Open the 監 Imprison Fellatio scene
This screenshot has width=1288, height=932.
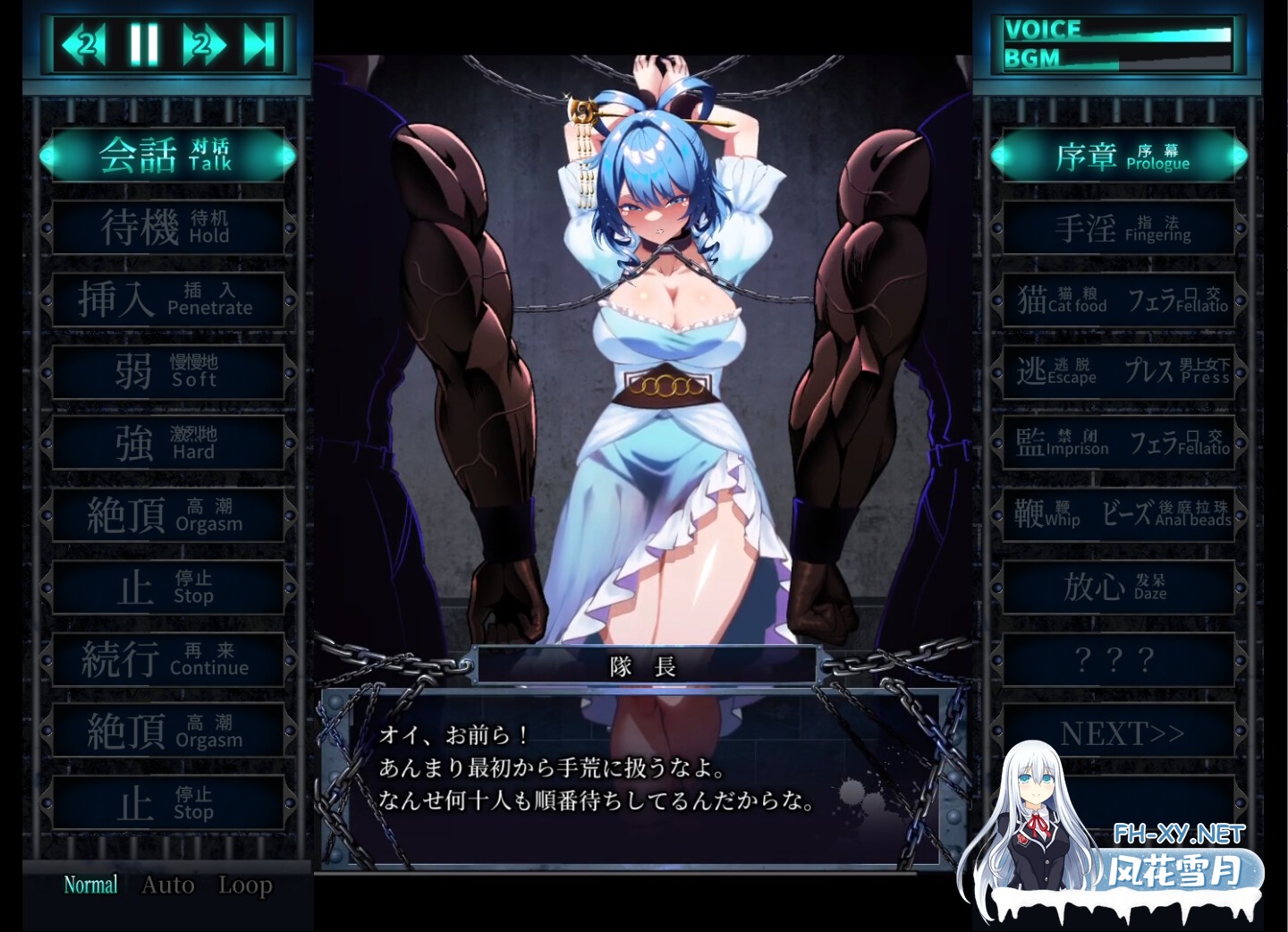[x=1120, y=442]
